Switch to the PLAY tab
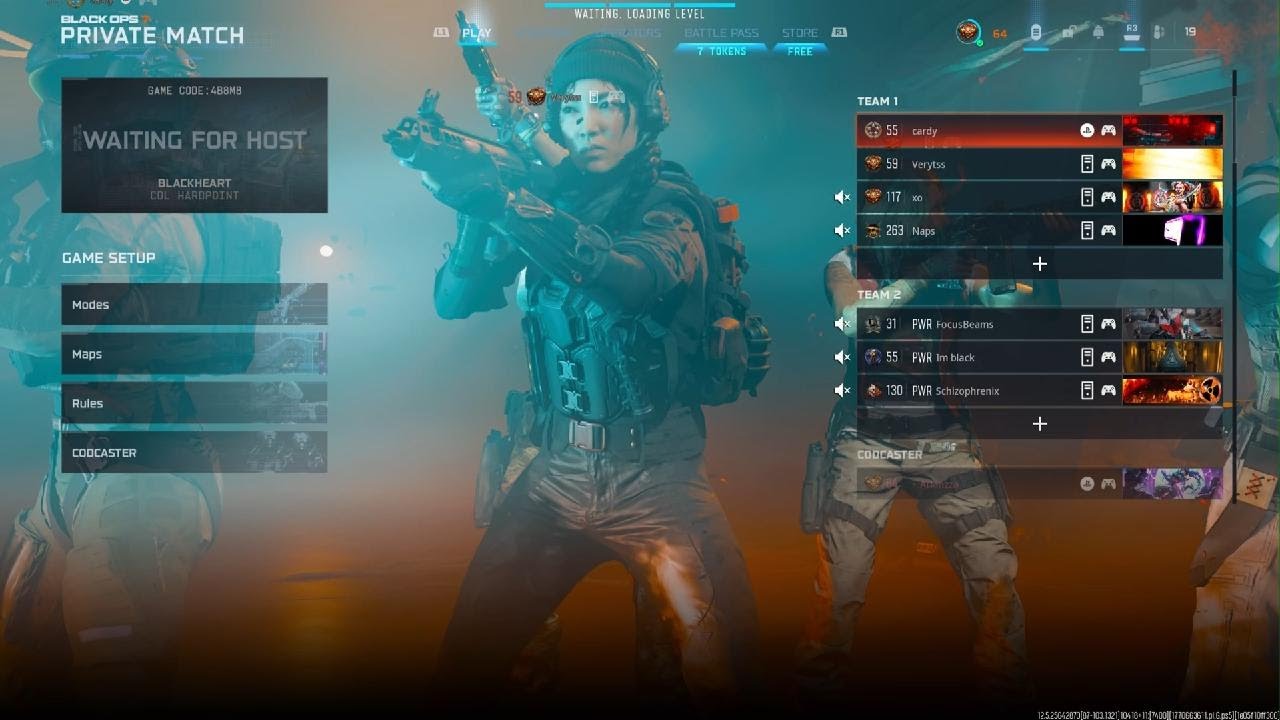 pos(477,33)
